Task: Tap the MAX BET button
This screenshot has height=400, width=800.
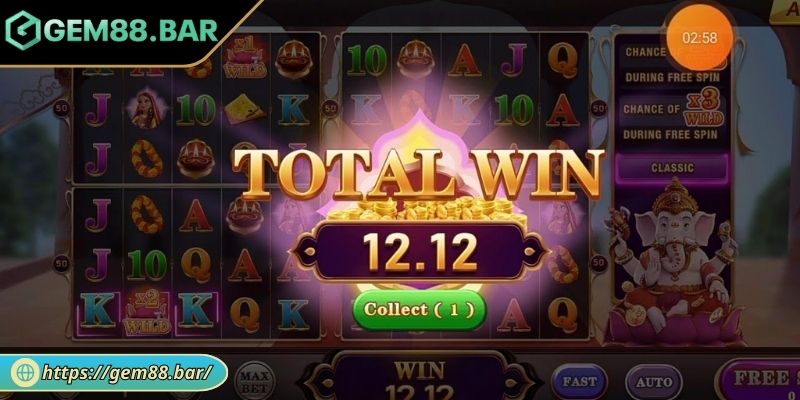Action: pyautogui.click(x=255, y=379)
